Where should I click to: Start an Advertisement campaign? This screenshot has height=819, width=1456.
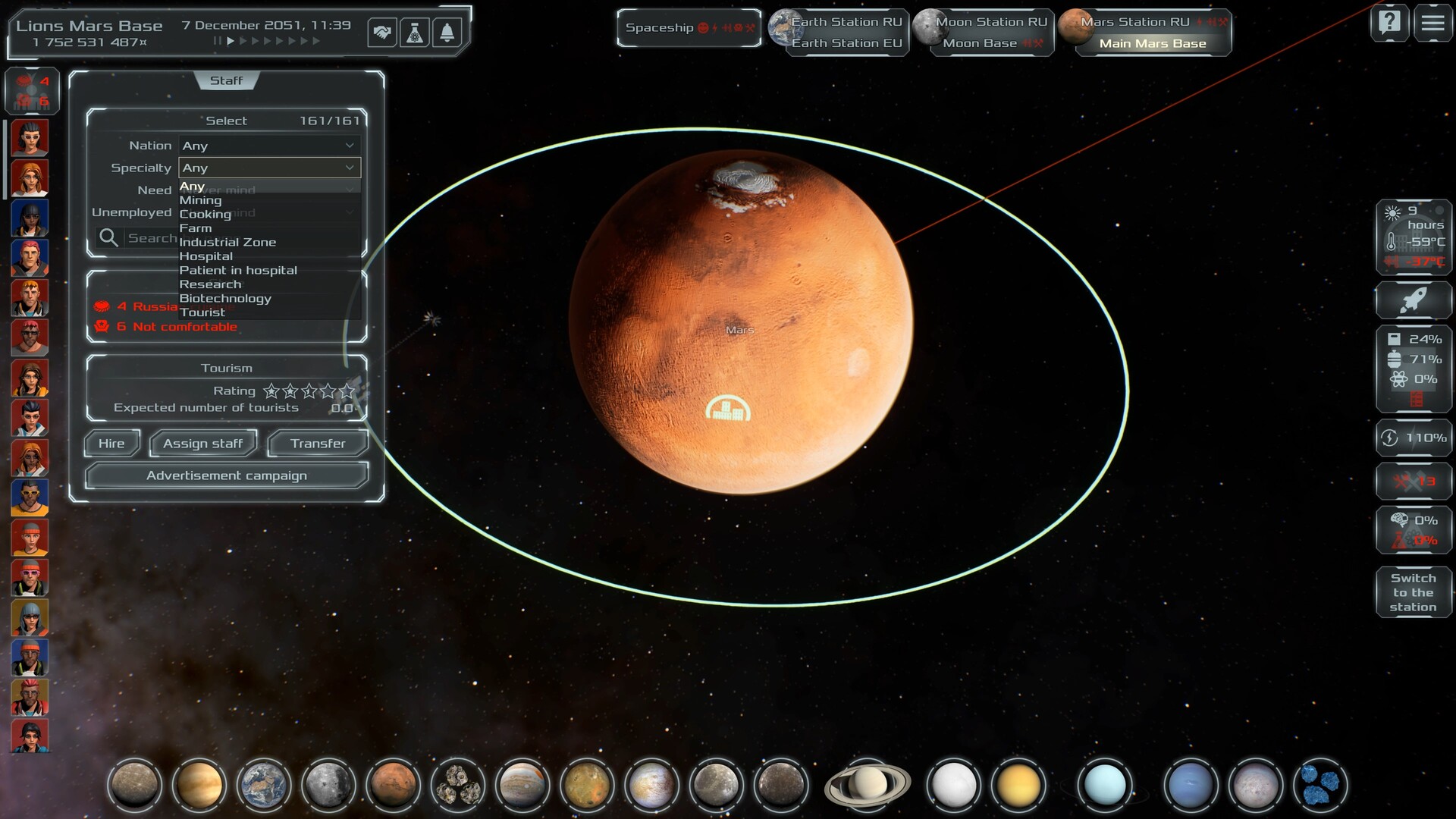pos(227,475)
